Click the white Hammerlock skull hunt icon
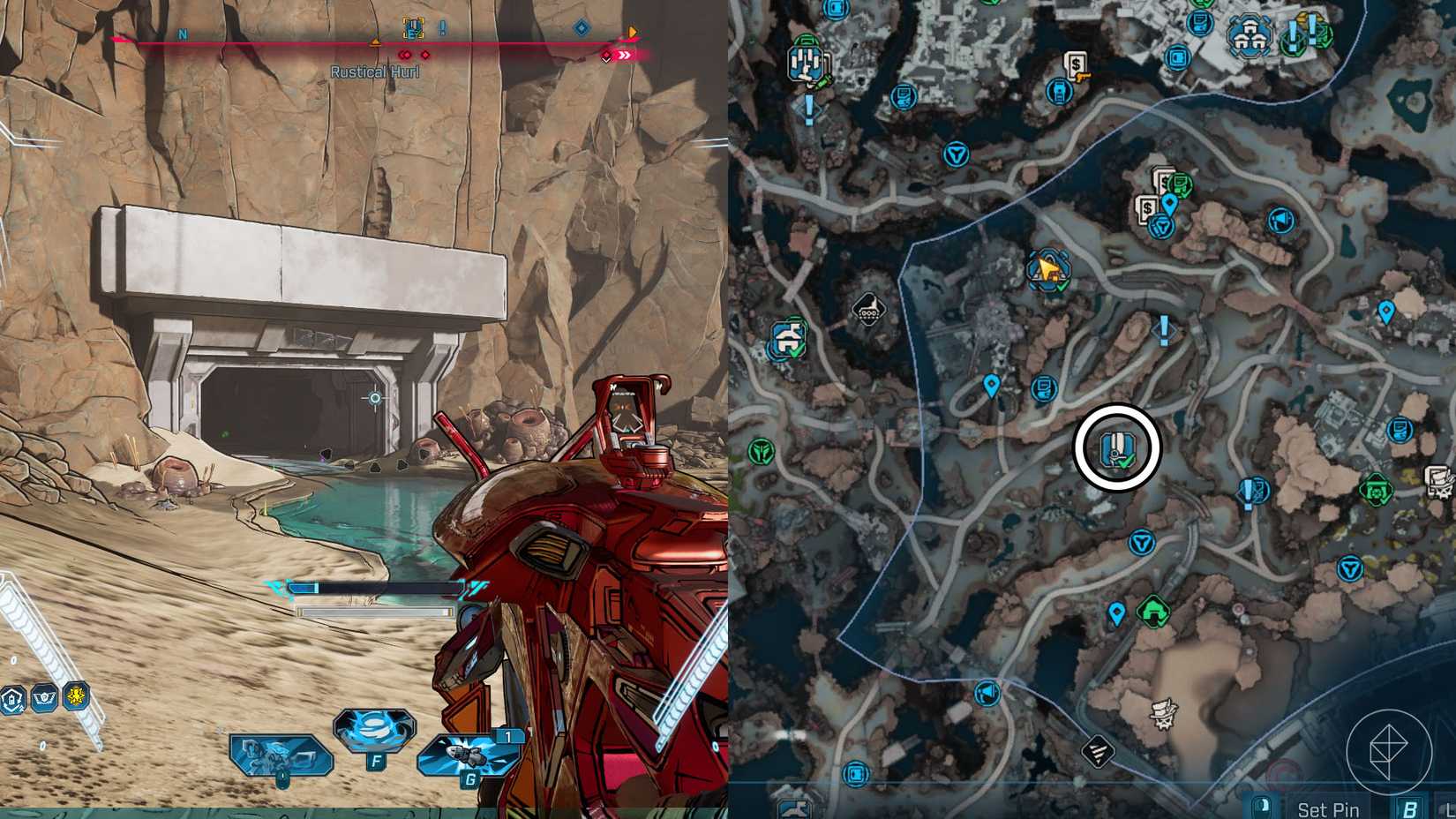The image size is (1456, 819). tap(1163, 713)
